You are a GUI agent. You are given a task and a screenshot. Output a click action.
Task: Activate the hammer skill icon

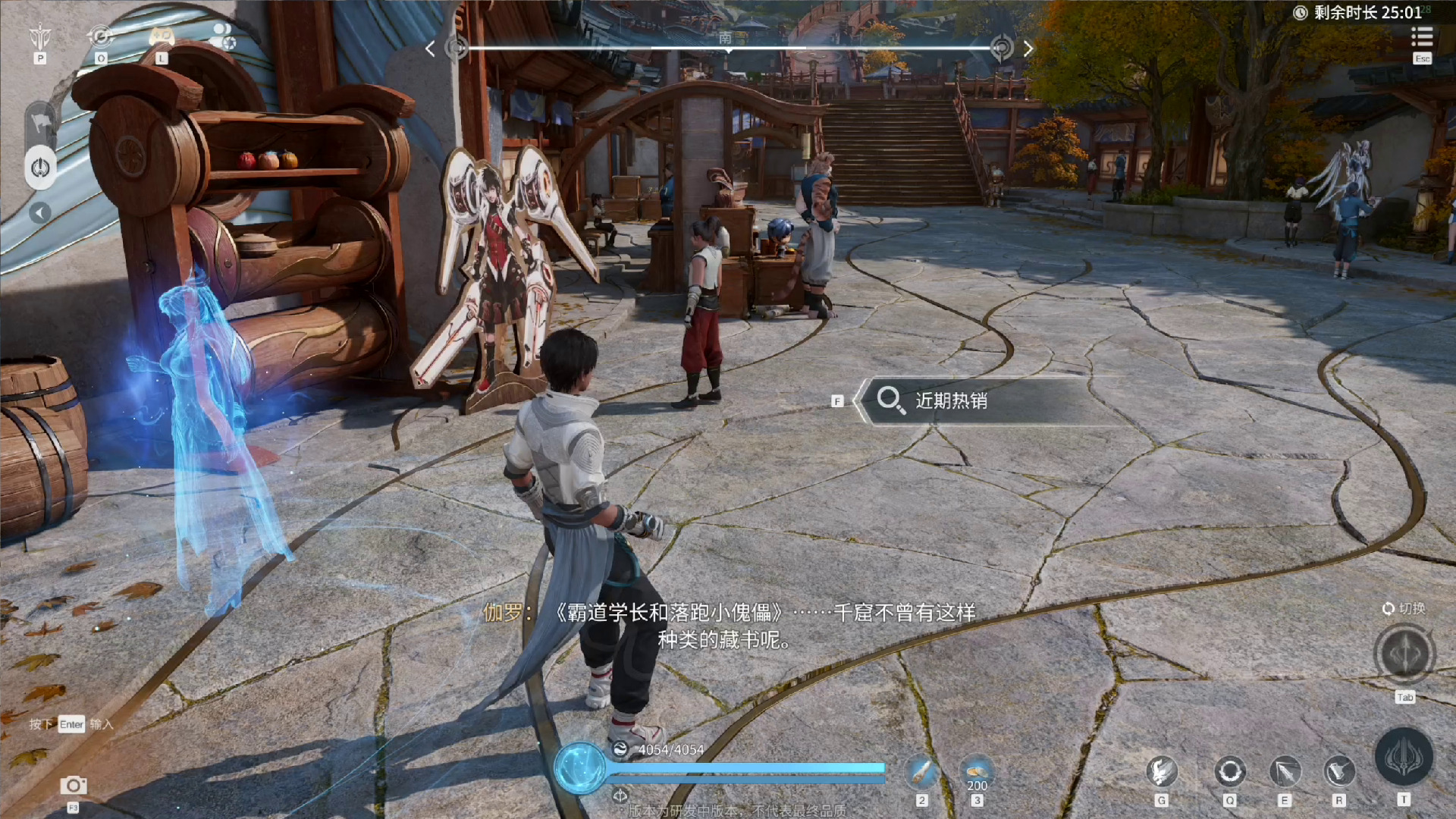[x=1338, y=772]
